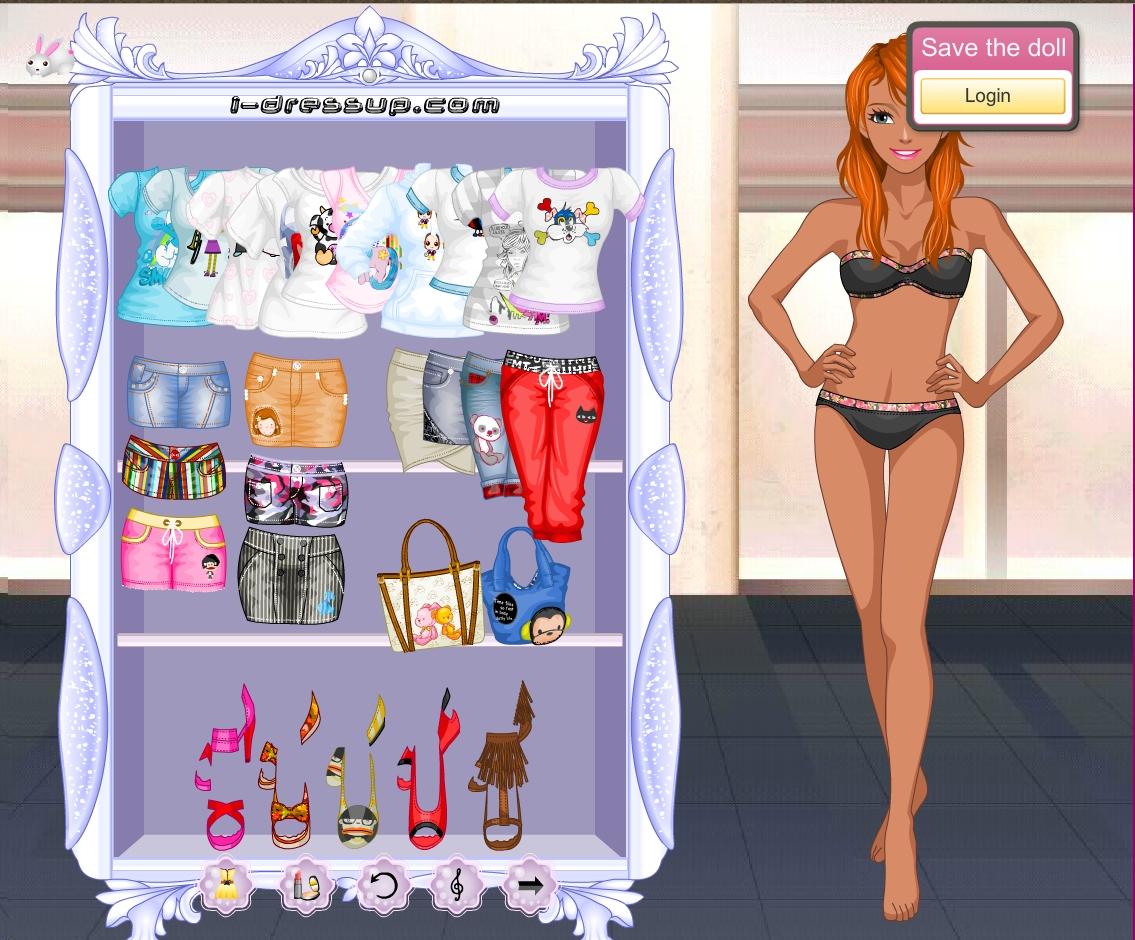This screenshot has width=1135, height=940.
Task: Choose the black pinstripe mini skirt
Action: coord(291,577)
